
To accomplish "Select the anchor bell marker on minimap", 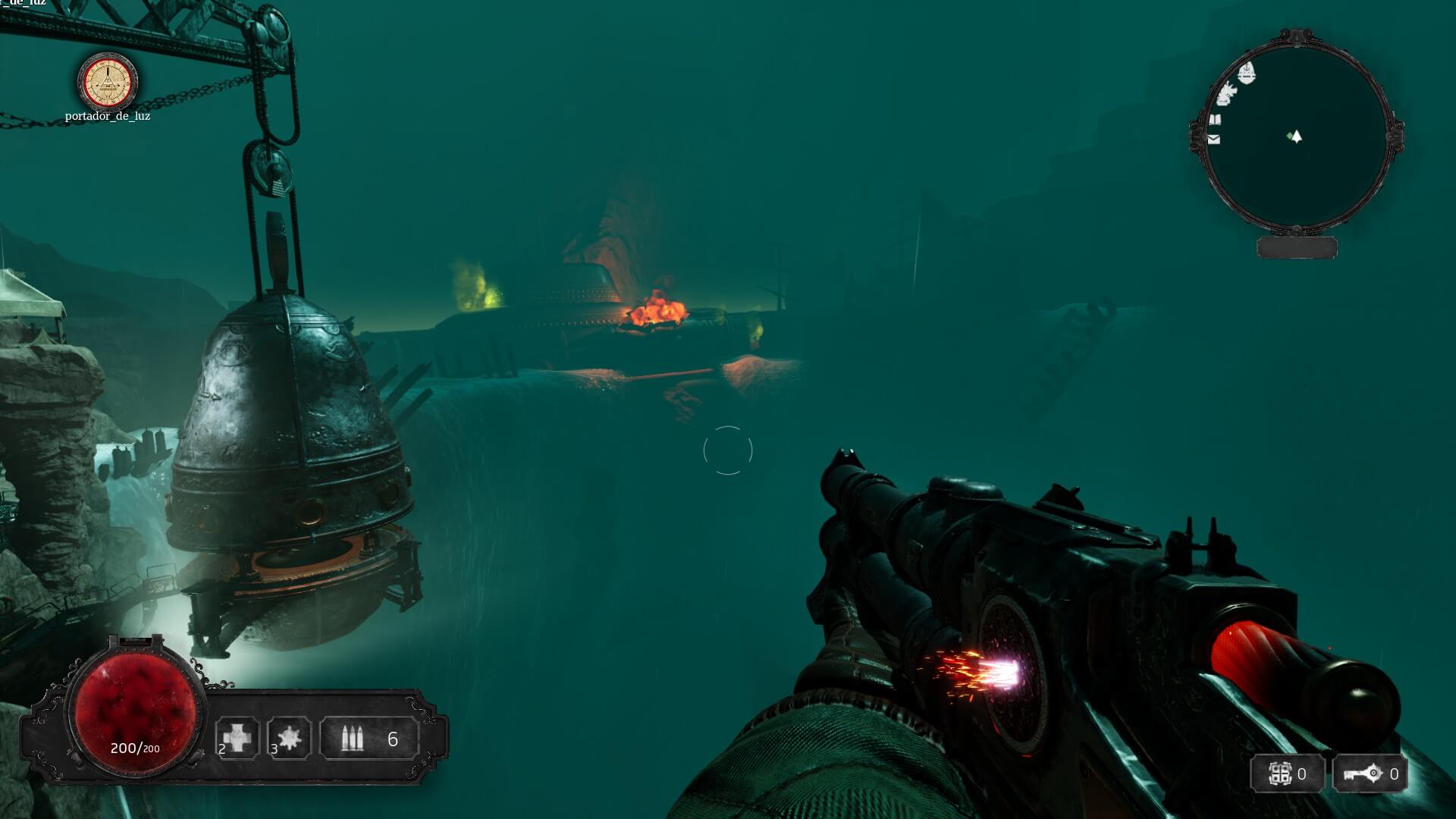I will [1247, 74].
